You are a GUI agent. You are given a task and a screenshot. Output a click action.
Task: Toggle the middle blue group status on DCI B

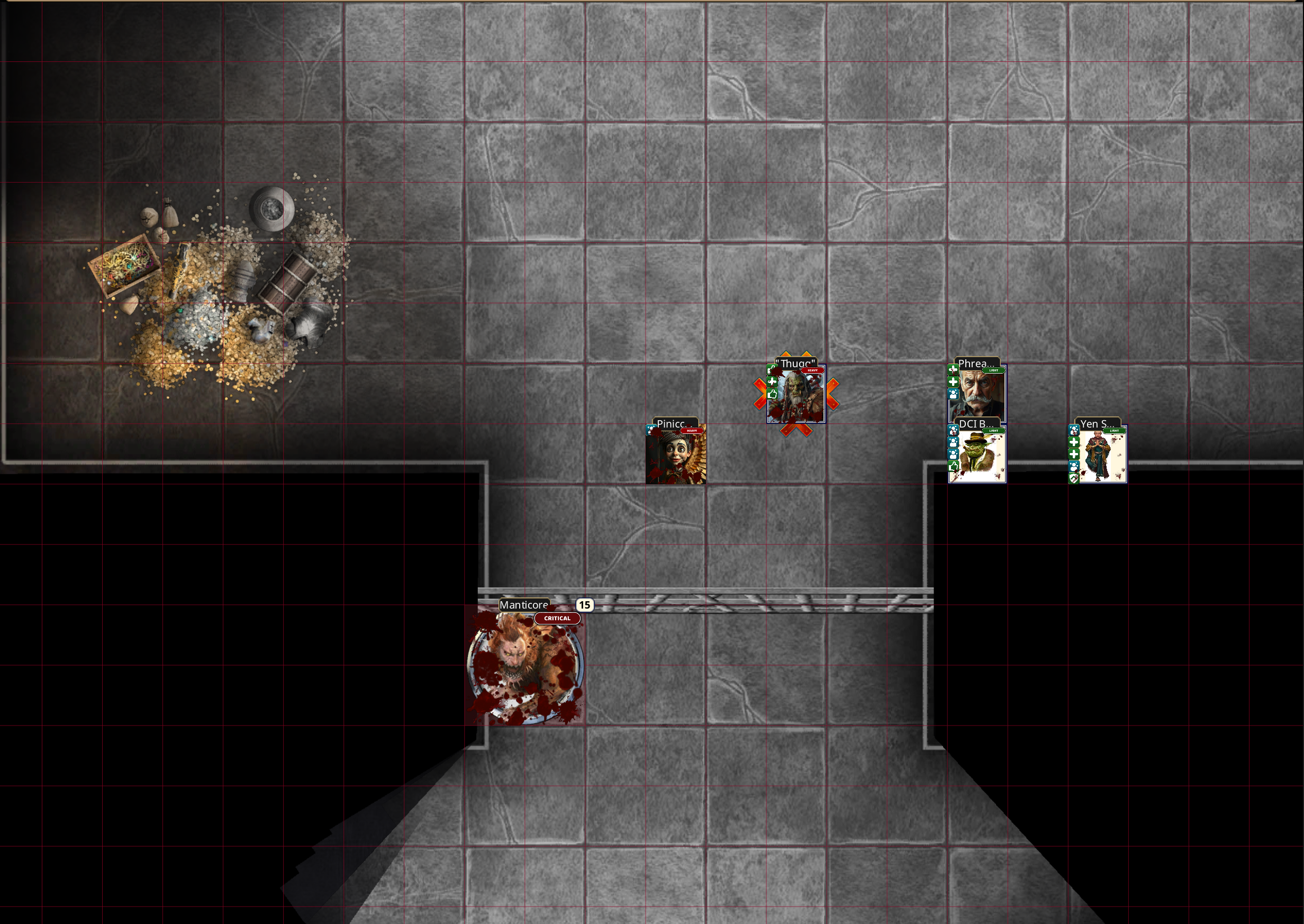click(x=954, y=442)
